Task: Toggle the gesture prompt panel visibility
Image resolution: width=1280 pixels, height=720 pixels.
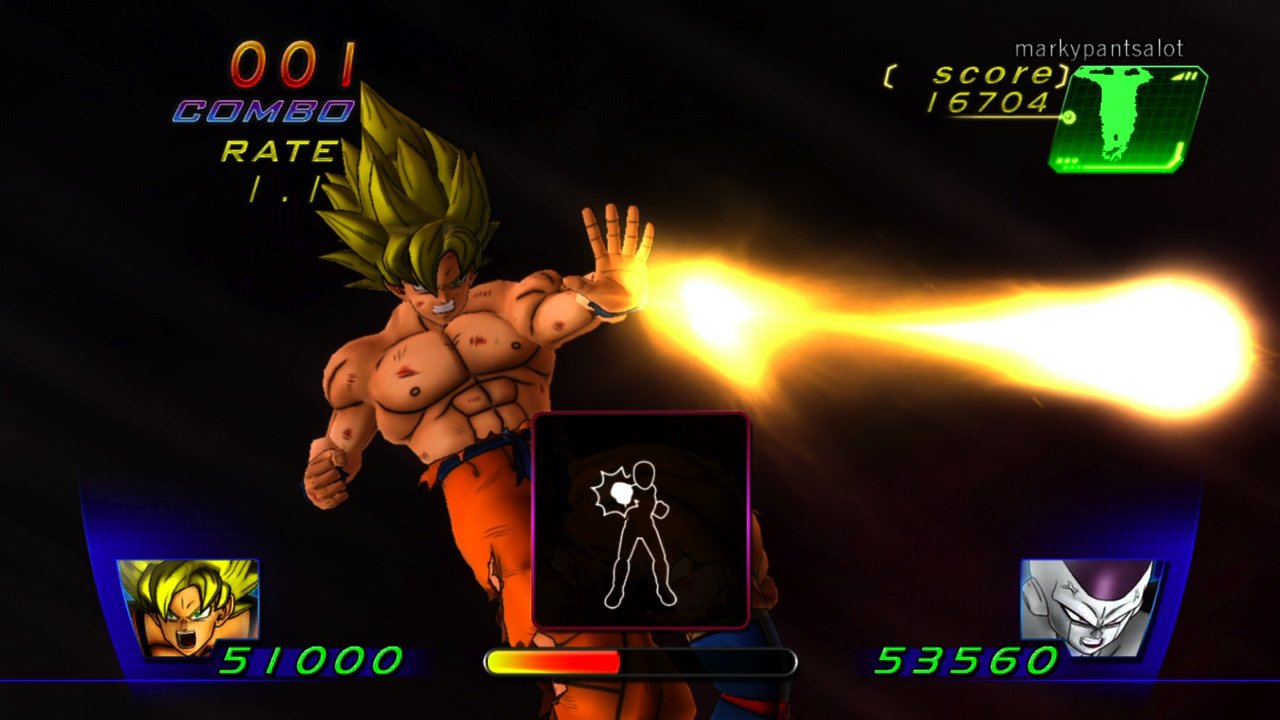Action: (643, 522)
